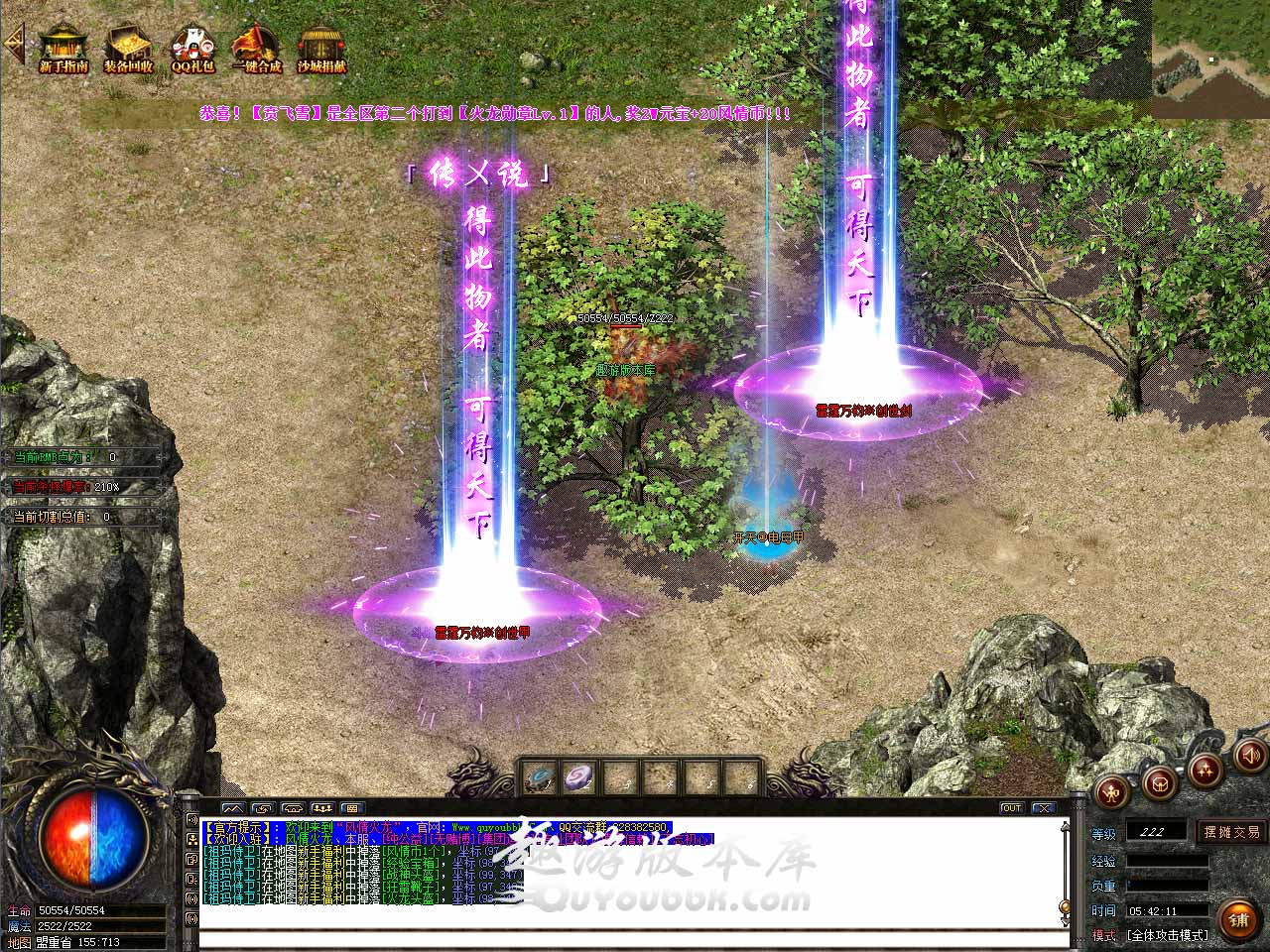The height and width of the screenshot is (952, 1270).
Task: Open the 新手指南 beginner guide
Action: [x=63, y=48]
